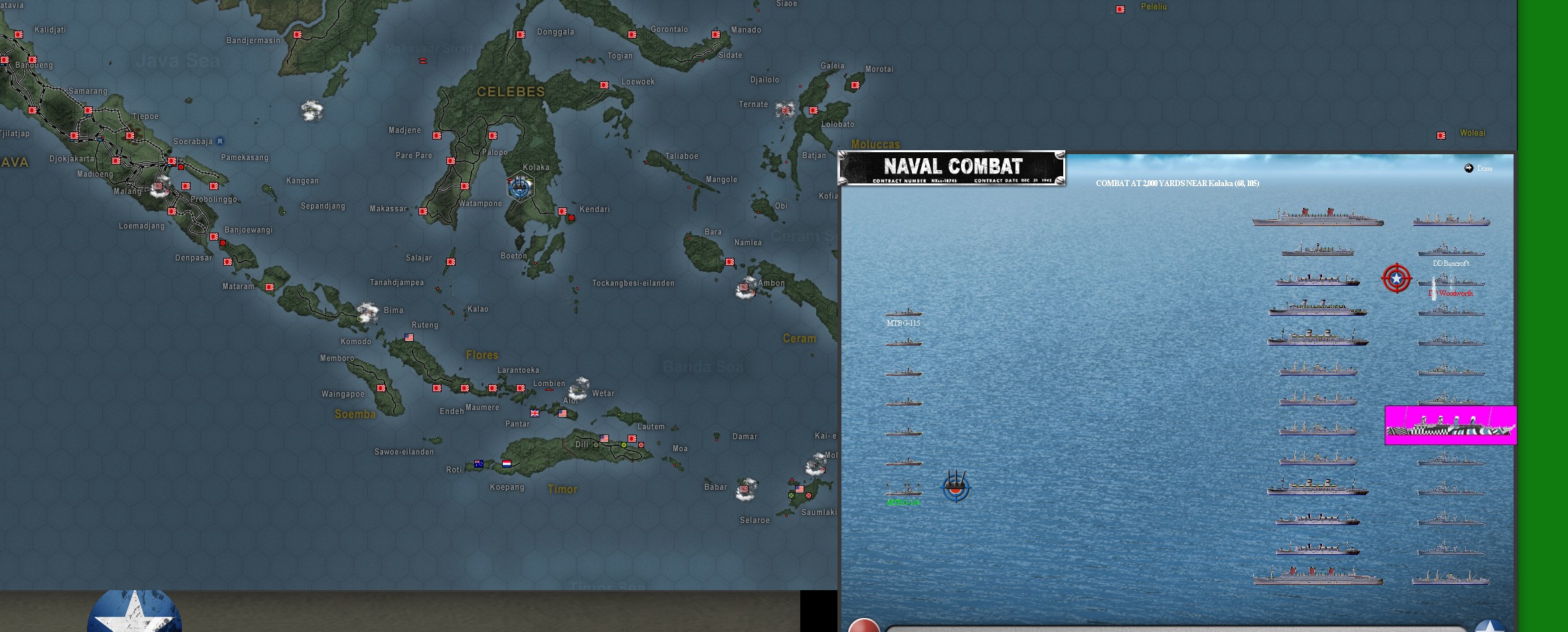The image size is (1568, 632).
Task: Choose the magenta-highlighted dazzle camouflage ship
Action: pyautogui.click(x=1450, y=425)
